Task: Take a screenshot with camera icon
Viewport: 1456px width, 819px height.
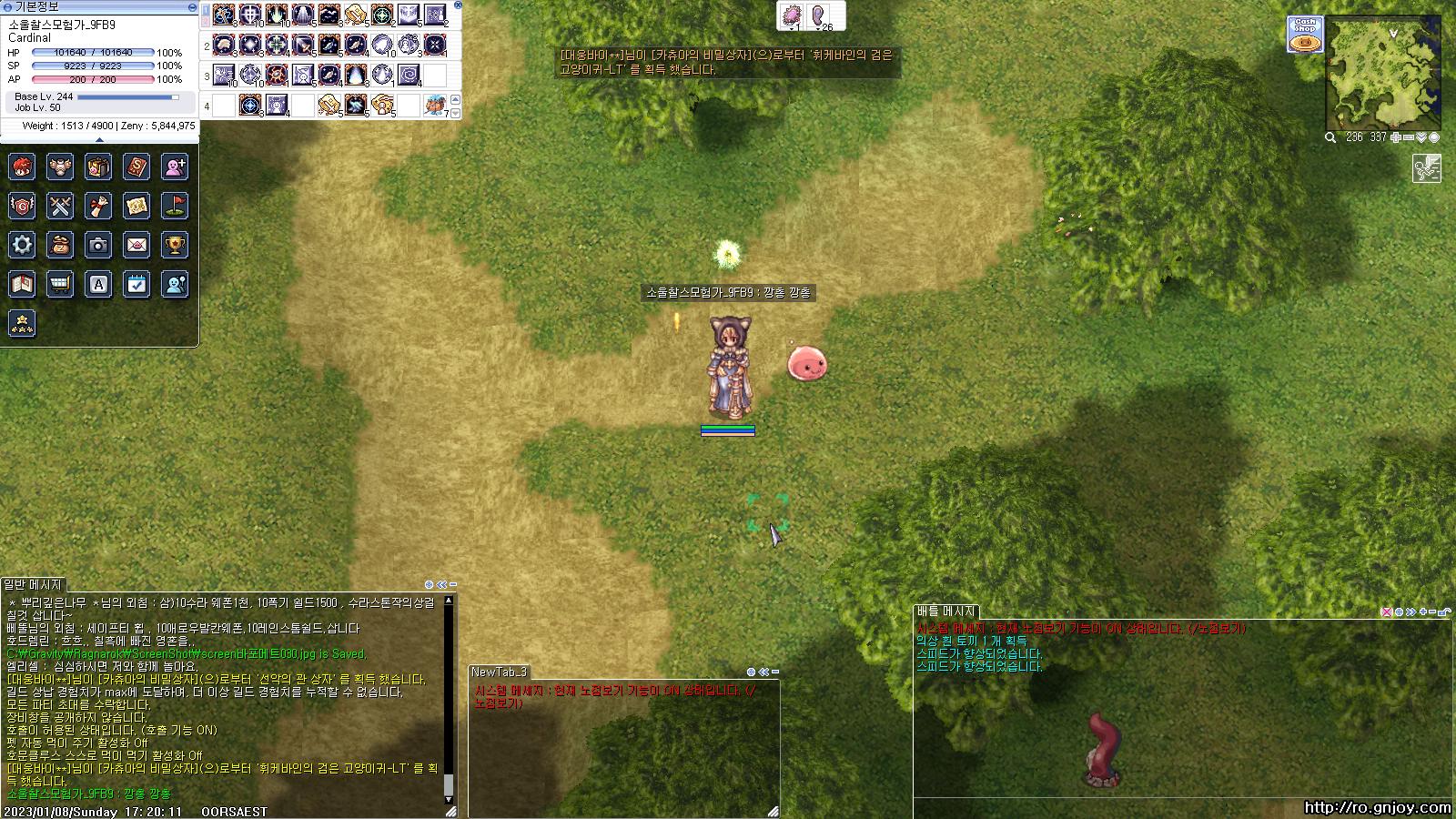Action: click(x=98, y=244)
